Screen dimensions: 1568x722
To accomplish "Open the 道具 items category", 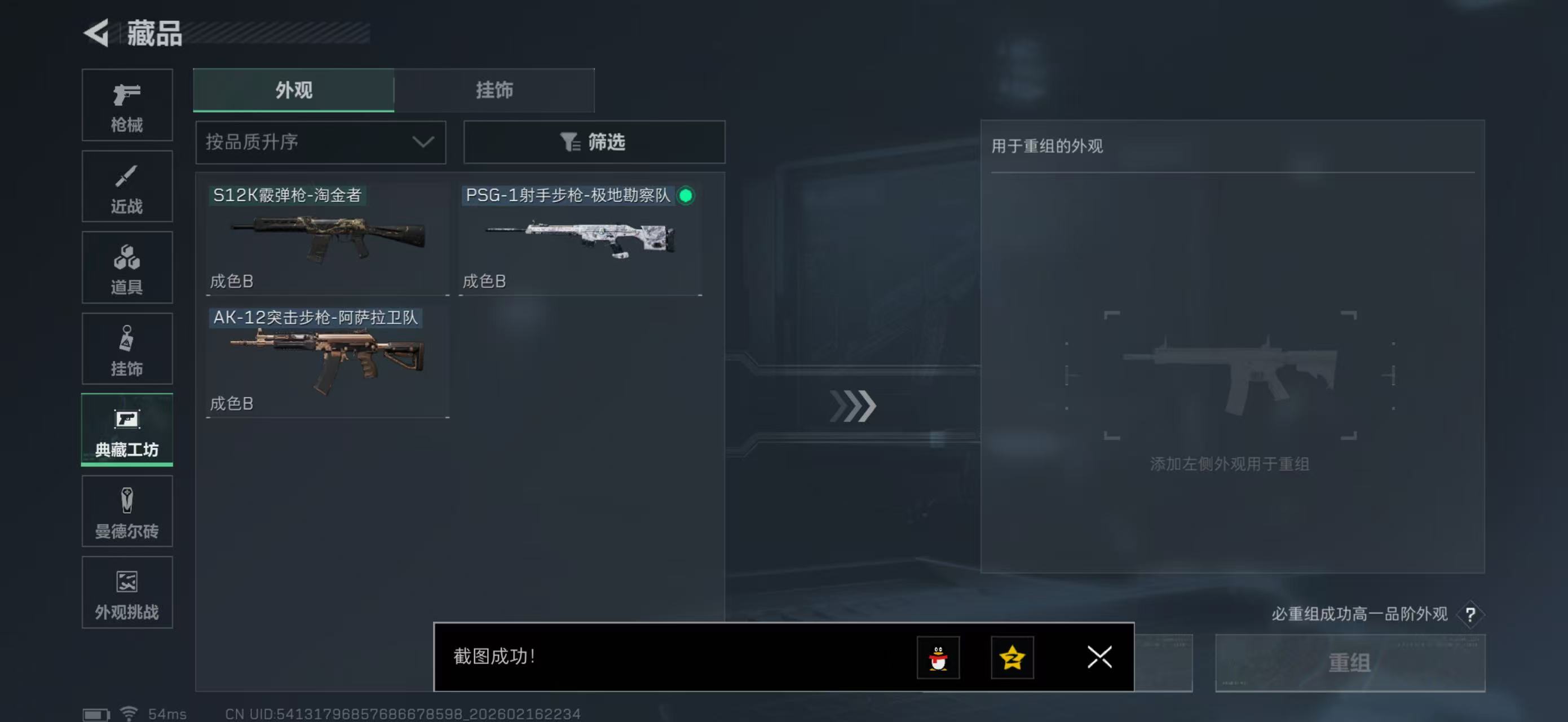I will click(x=127, y=267).
